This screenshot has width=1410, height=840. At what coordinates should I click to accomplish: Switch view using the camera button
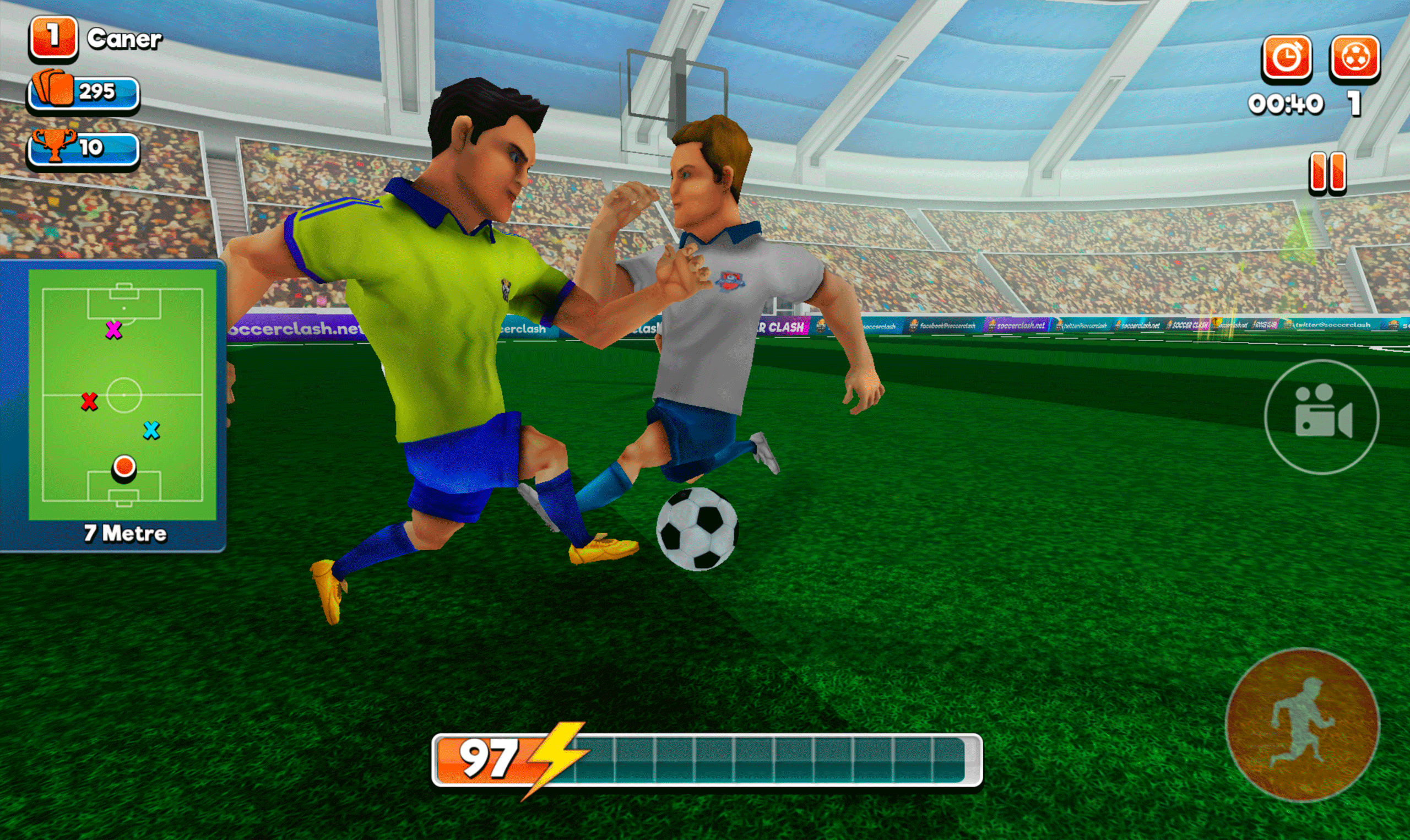click(1321, 417)
